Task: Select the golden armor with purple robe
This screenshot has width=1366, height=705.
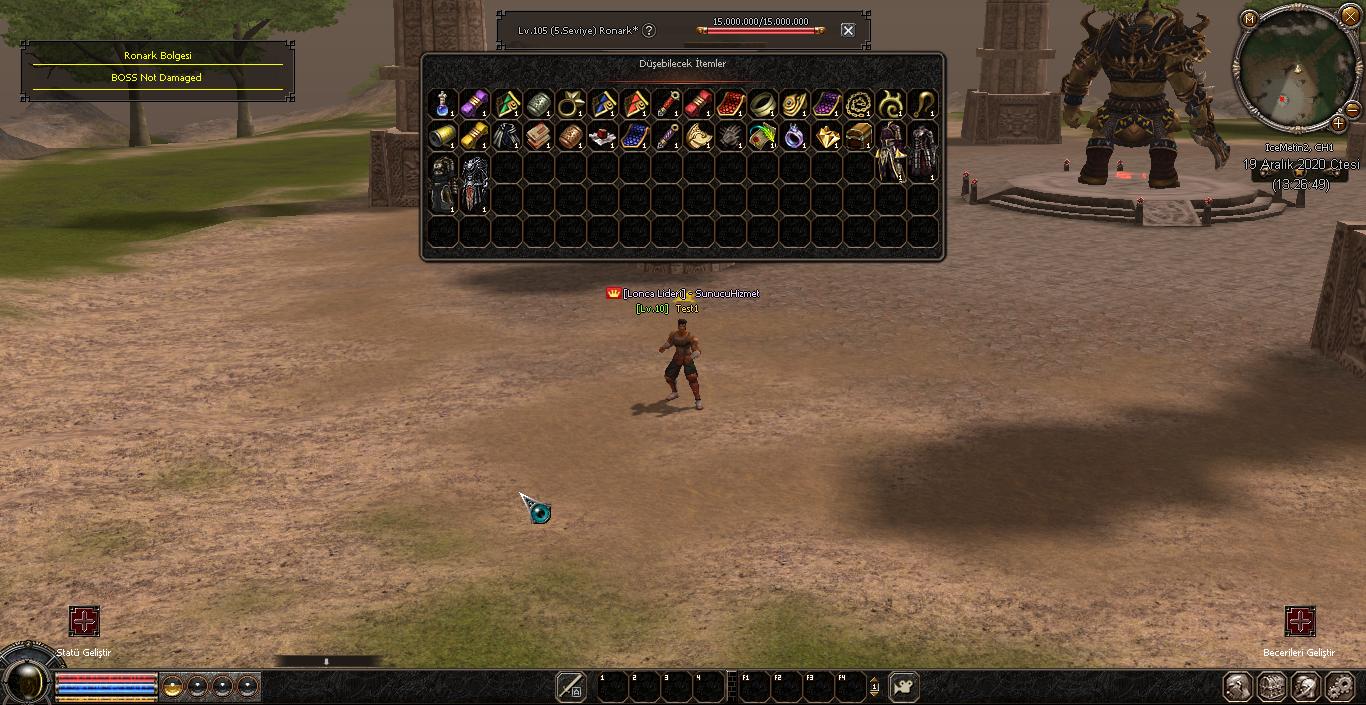Action: tap(890, 152)
